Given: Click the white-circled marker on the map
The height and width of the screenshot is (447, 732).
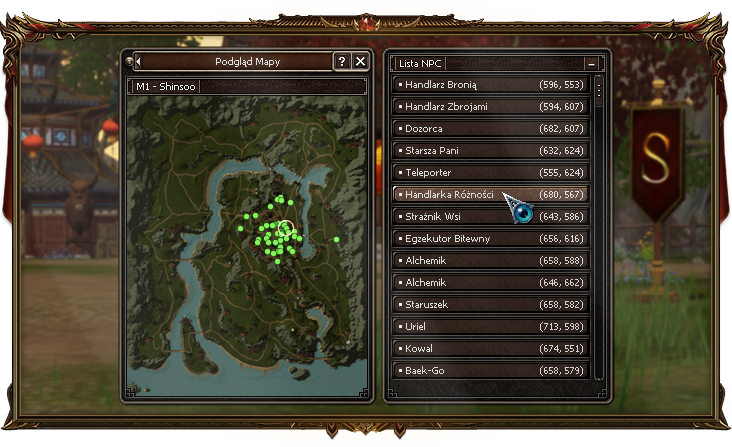Looking at the screenshot, I should tap(285, 229).
